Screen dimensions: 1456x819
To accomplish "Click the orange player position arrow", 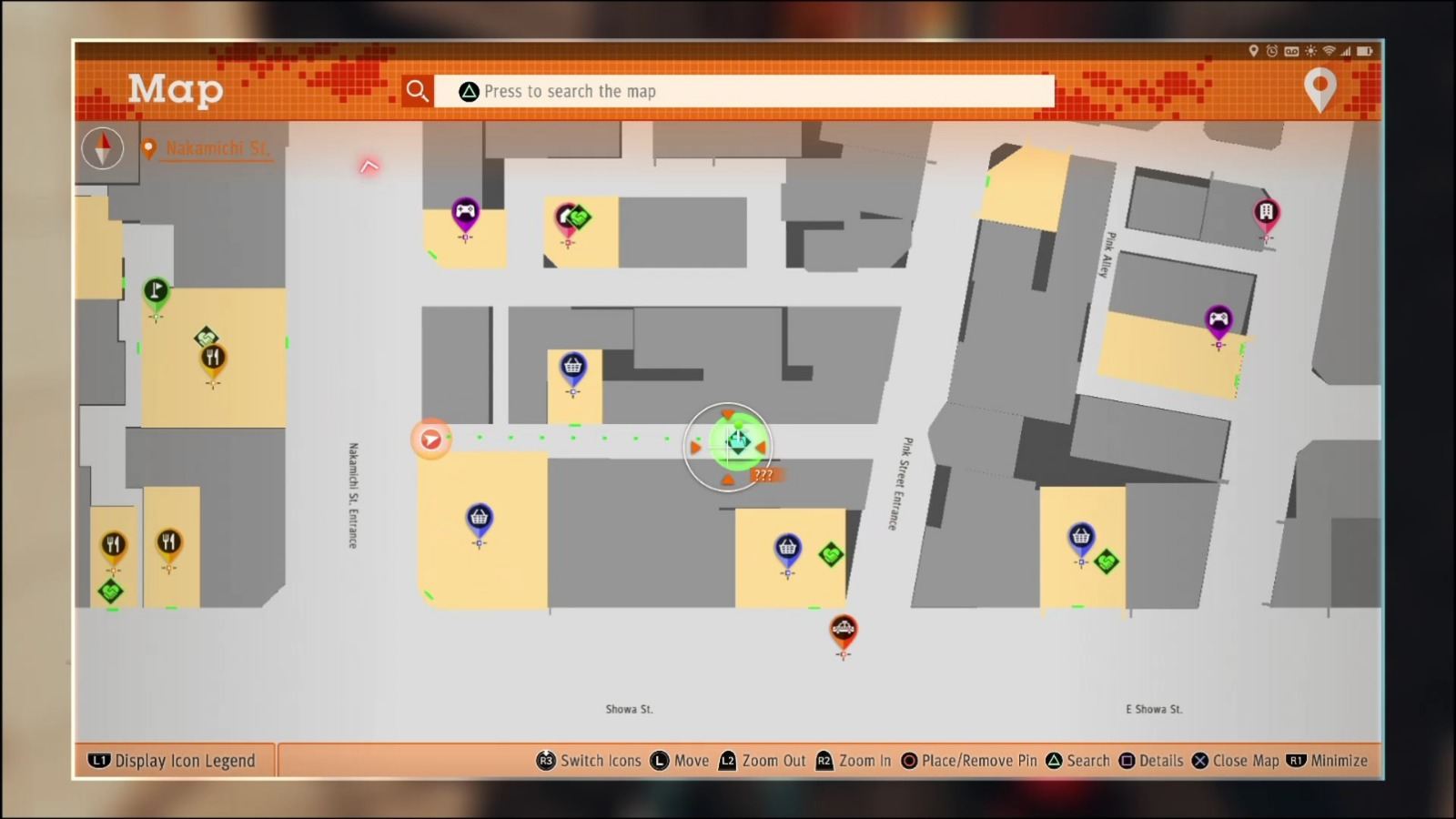I will 430,439.
